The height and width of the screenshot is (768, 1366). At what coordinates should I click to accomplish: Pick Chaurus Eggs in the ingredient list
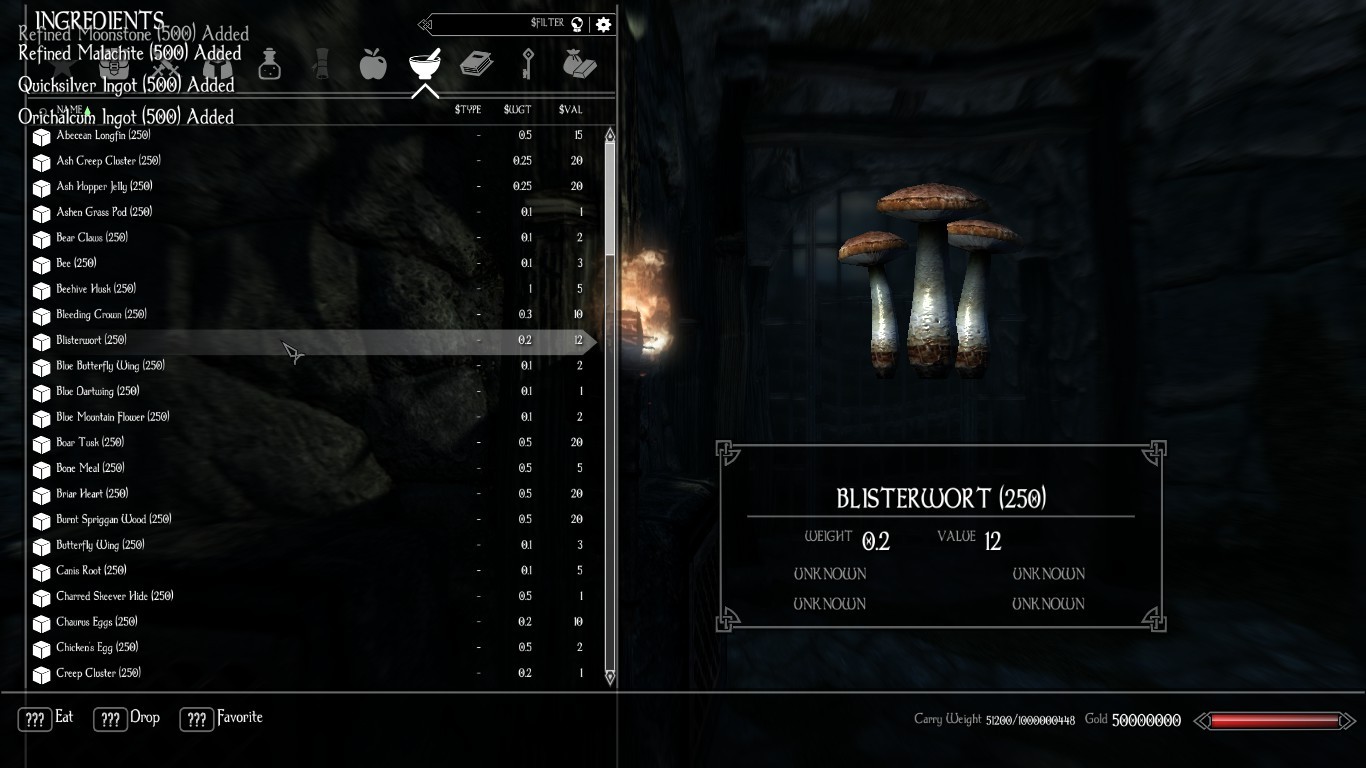[97, 622]
